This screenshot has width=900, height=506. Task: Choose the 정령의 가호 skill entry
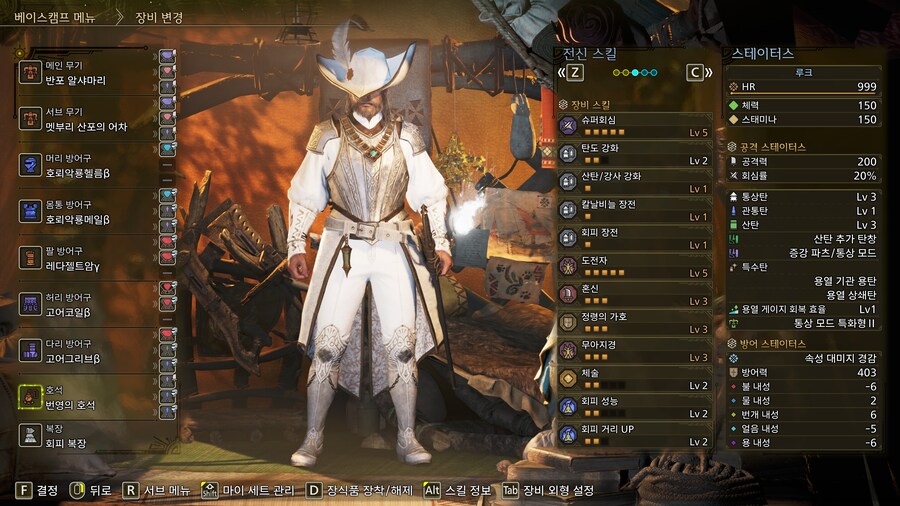634,322
